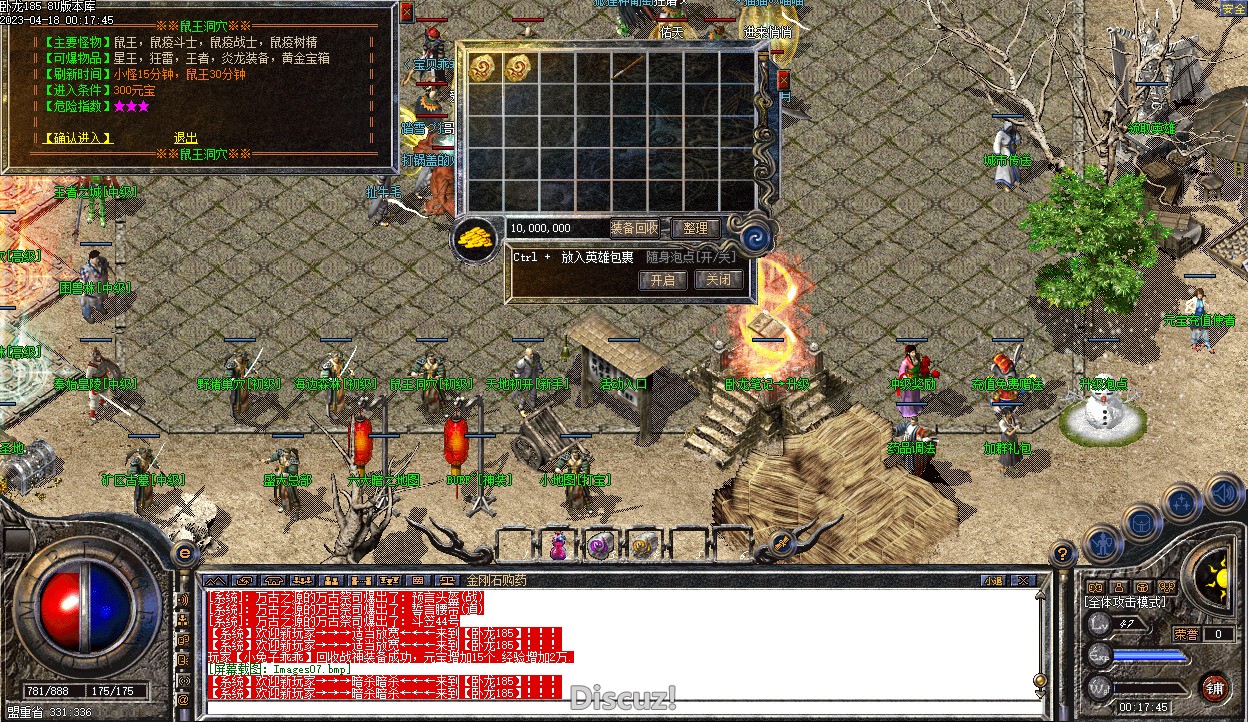The width and height of the screenshot is (1248, 722).
Task: Click the round orange 'e' button
Action: click(185, 552)
